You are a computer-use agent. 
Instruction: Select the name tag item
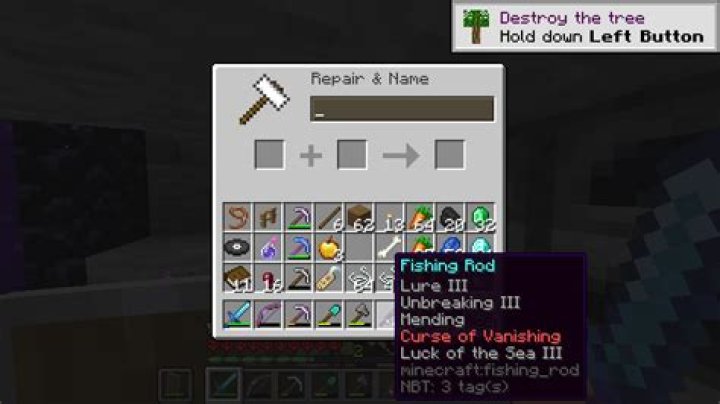(x=329, y=278)
